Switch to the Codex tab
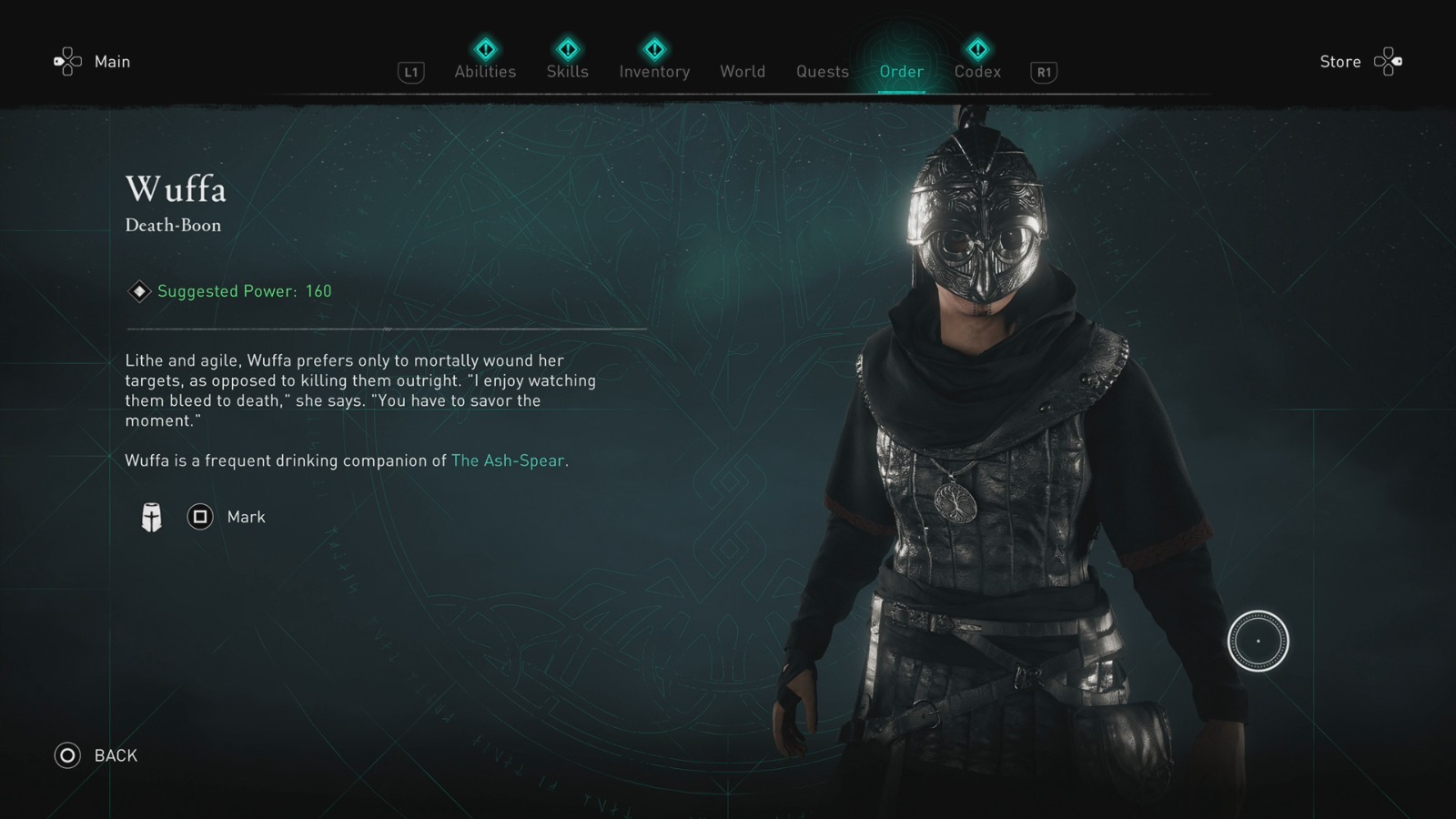1456x819 pixels. [x=977, y=72]
